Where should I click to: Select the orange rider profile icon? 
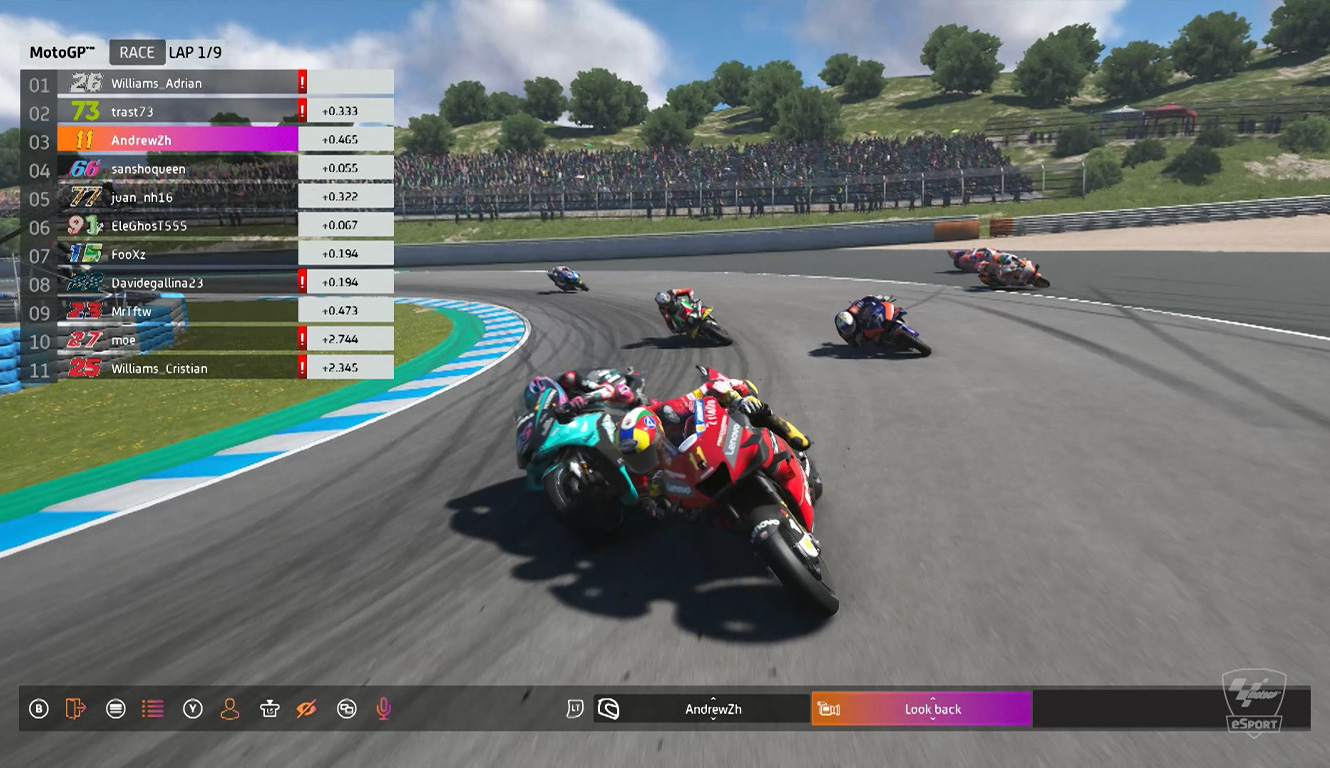(230, 709)
